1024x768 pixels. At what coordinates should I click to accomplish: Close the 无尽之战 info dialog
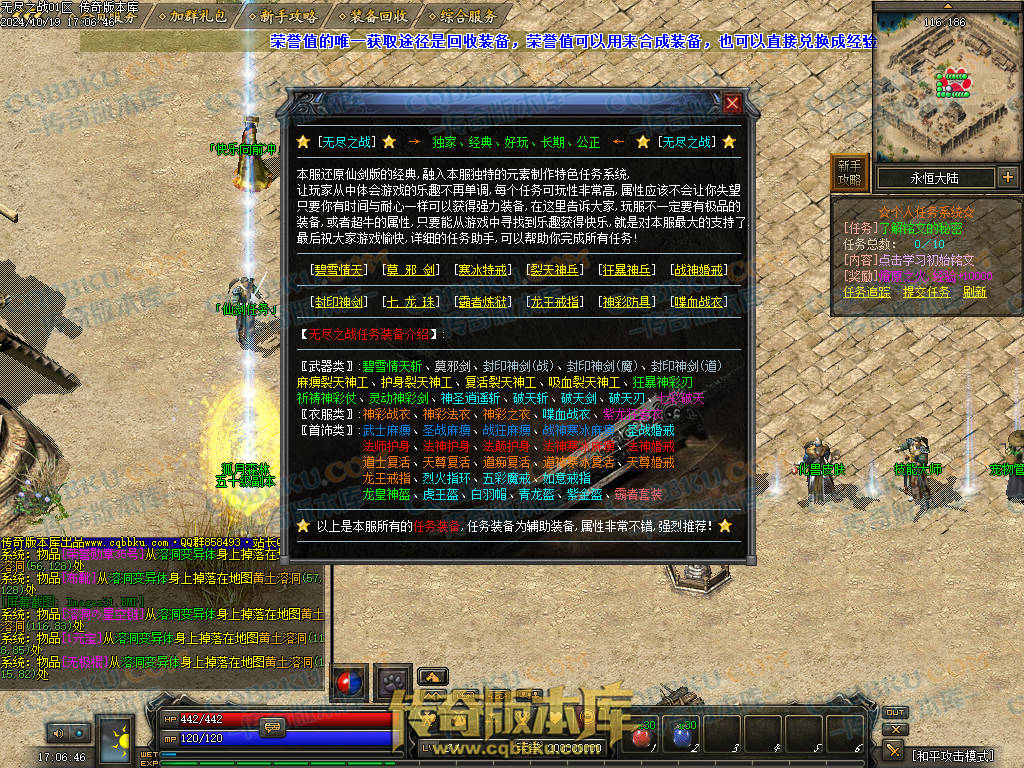pyautogui.click(x=733, y=103)
